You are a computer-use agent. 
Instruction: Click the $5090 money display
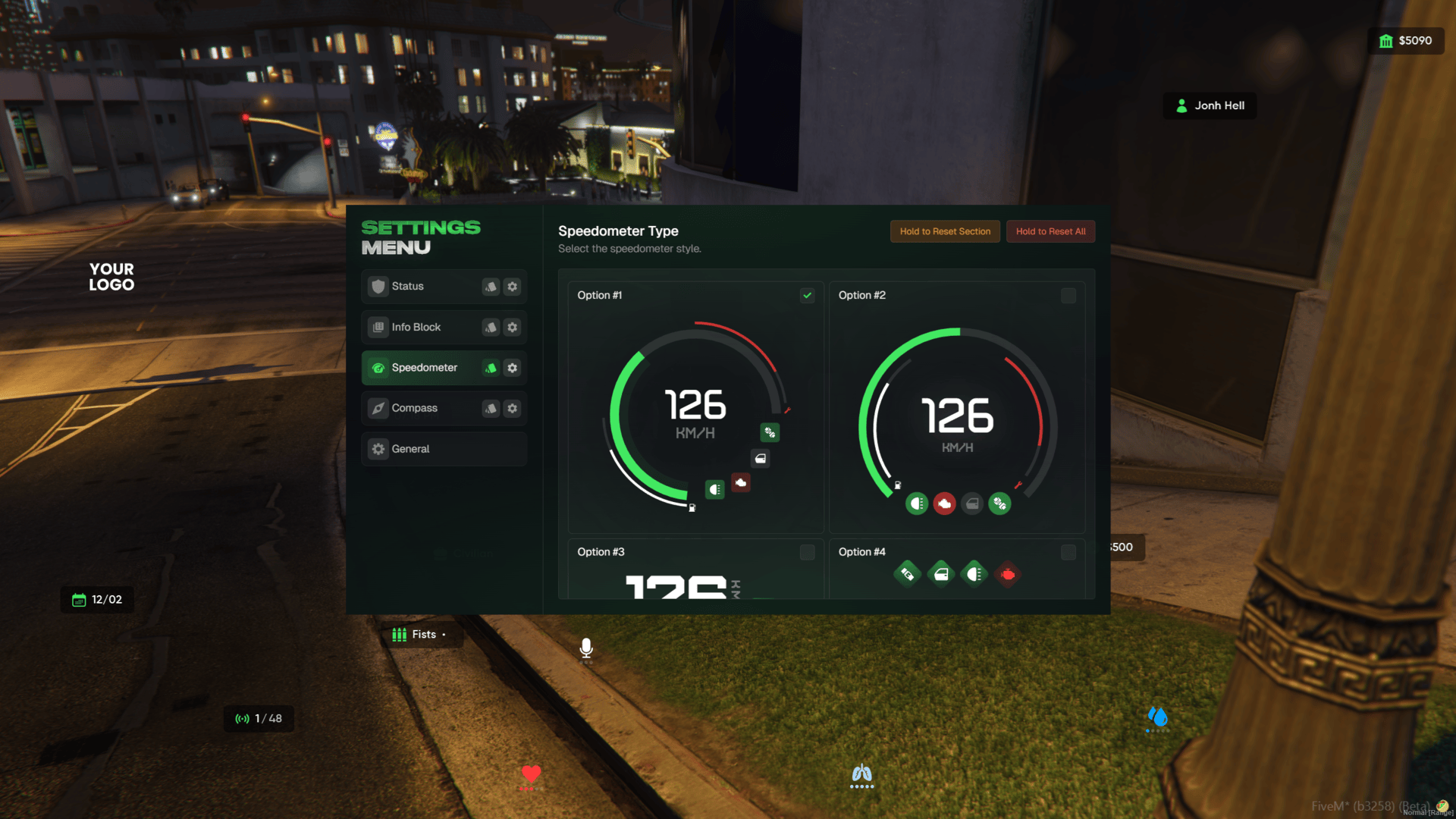[x=1406, y=41]
